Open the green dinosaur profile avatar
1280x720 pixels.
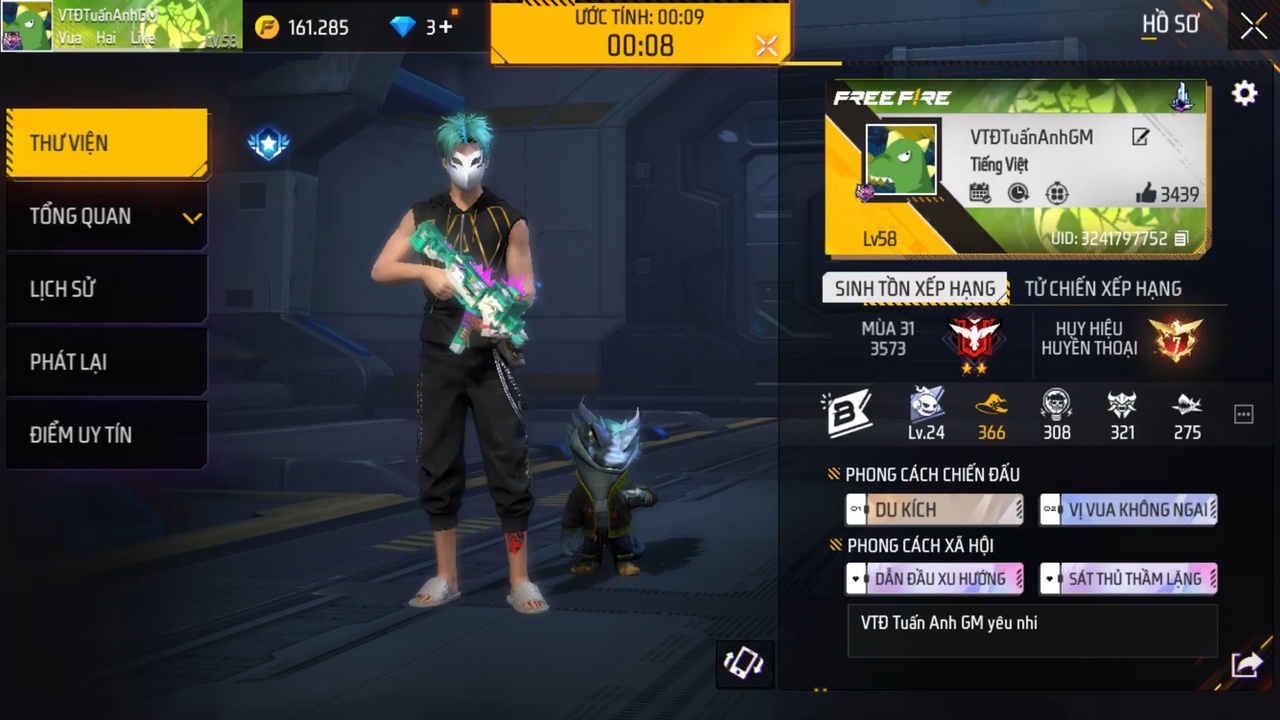click(x=901, y=160)
